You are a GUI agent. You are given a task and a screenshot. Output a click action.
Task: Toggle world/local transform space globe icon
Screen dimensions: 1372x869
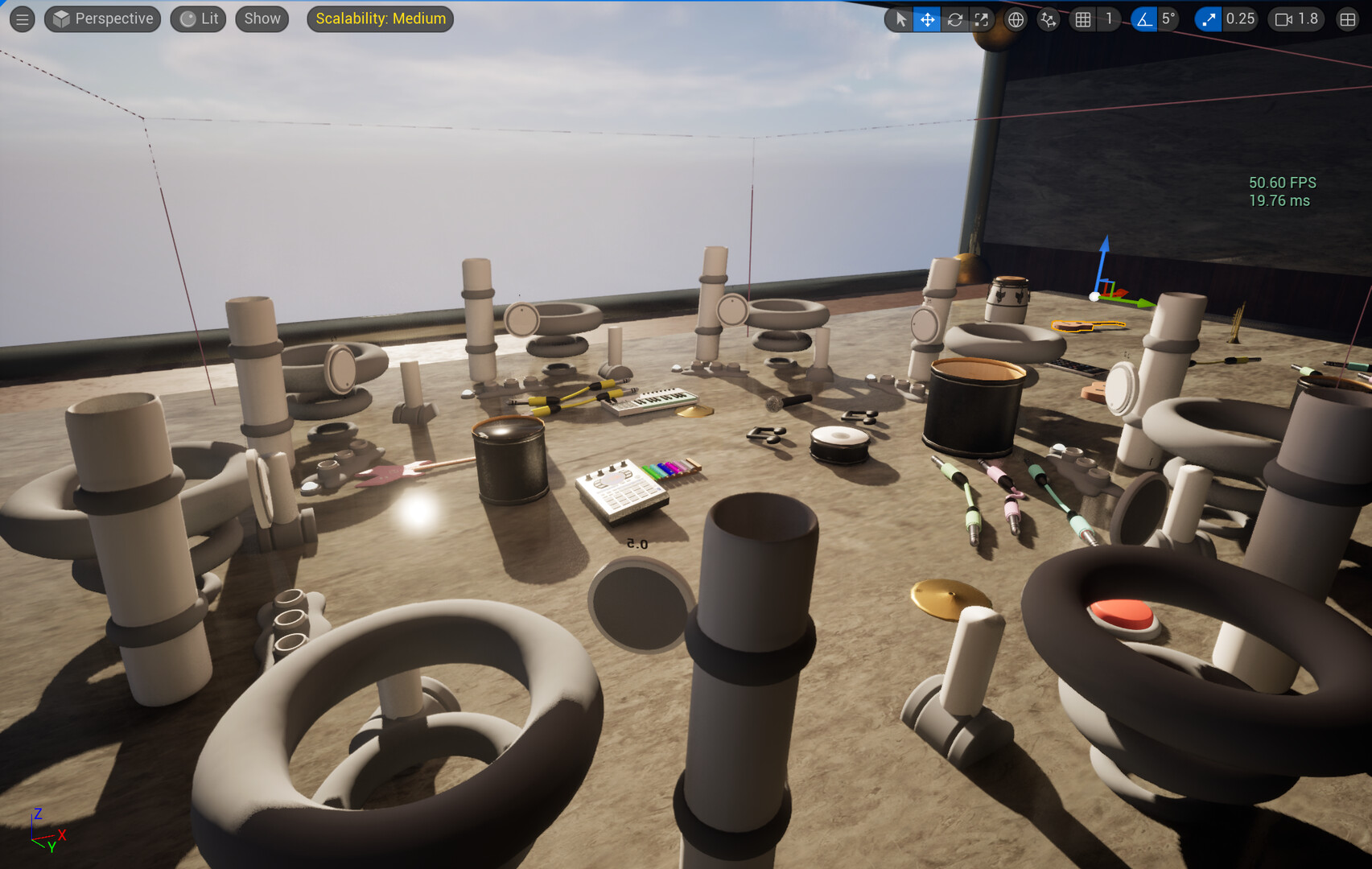(1015, 19)
